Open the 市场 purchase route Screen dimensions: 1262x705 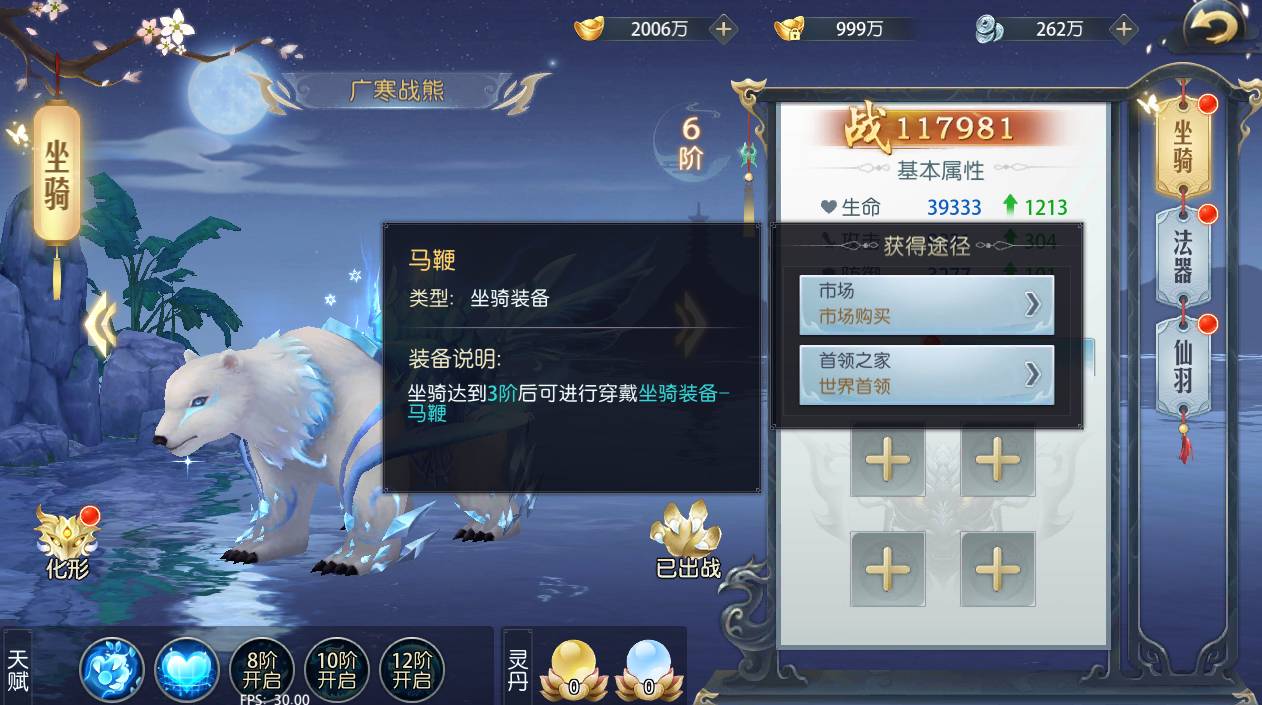926,304
